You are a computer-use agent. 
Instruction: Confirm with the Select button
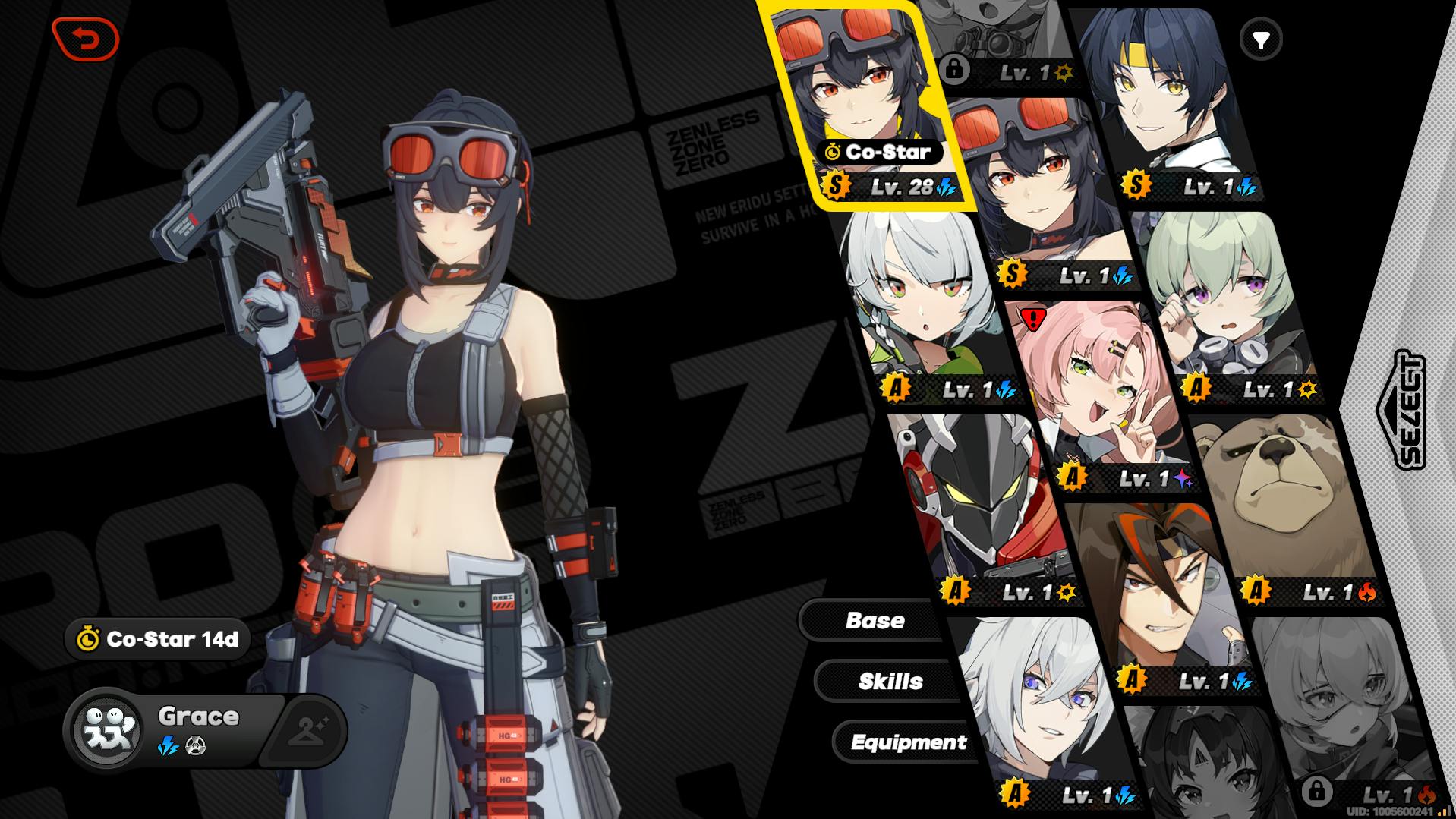[1401, 410]
